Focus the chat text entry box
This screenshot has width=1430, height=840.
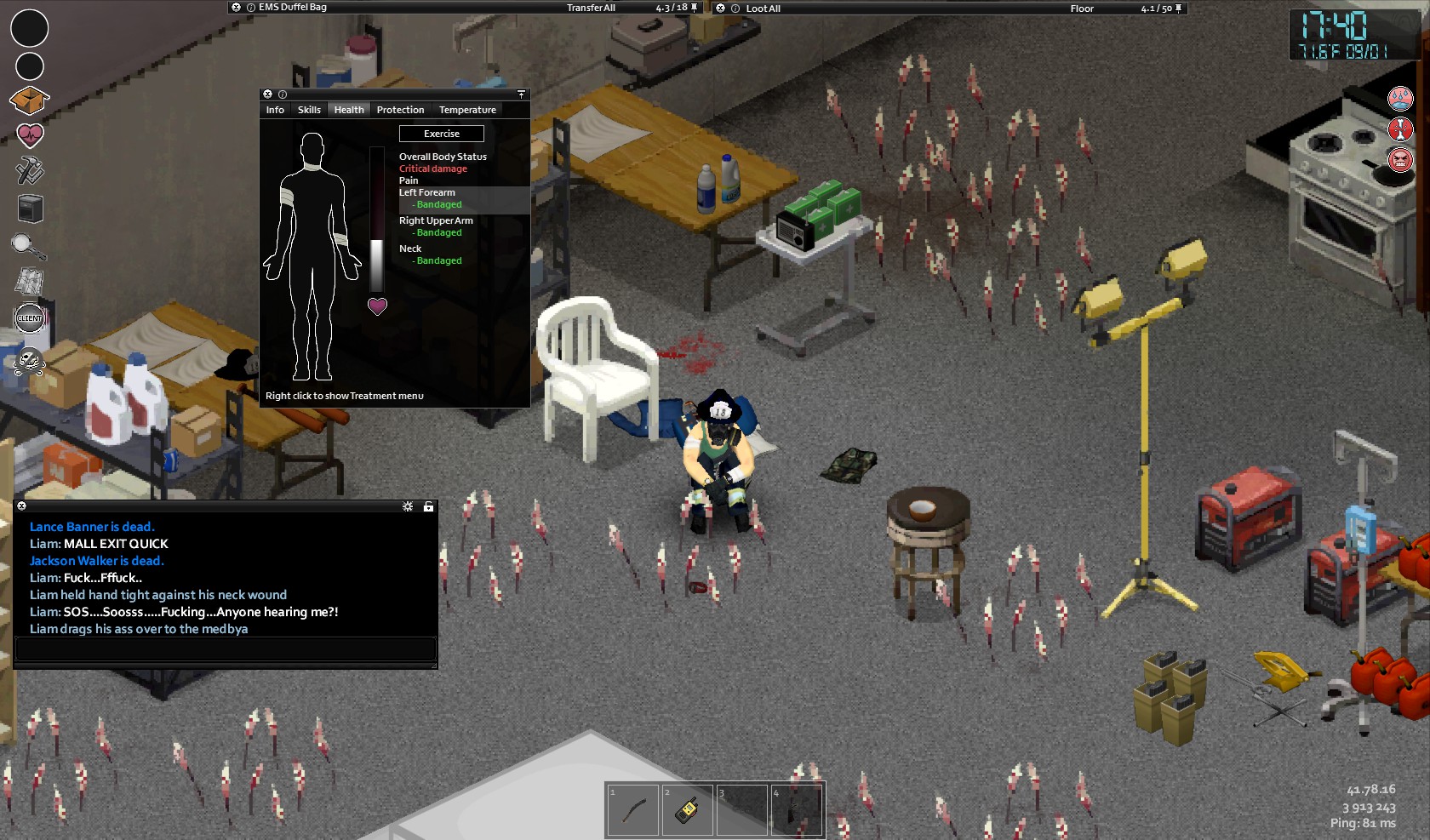coord(226,649)
